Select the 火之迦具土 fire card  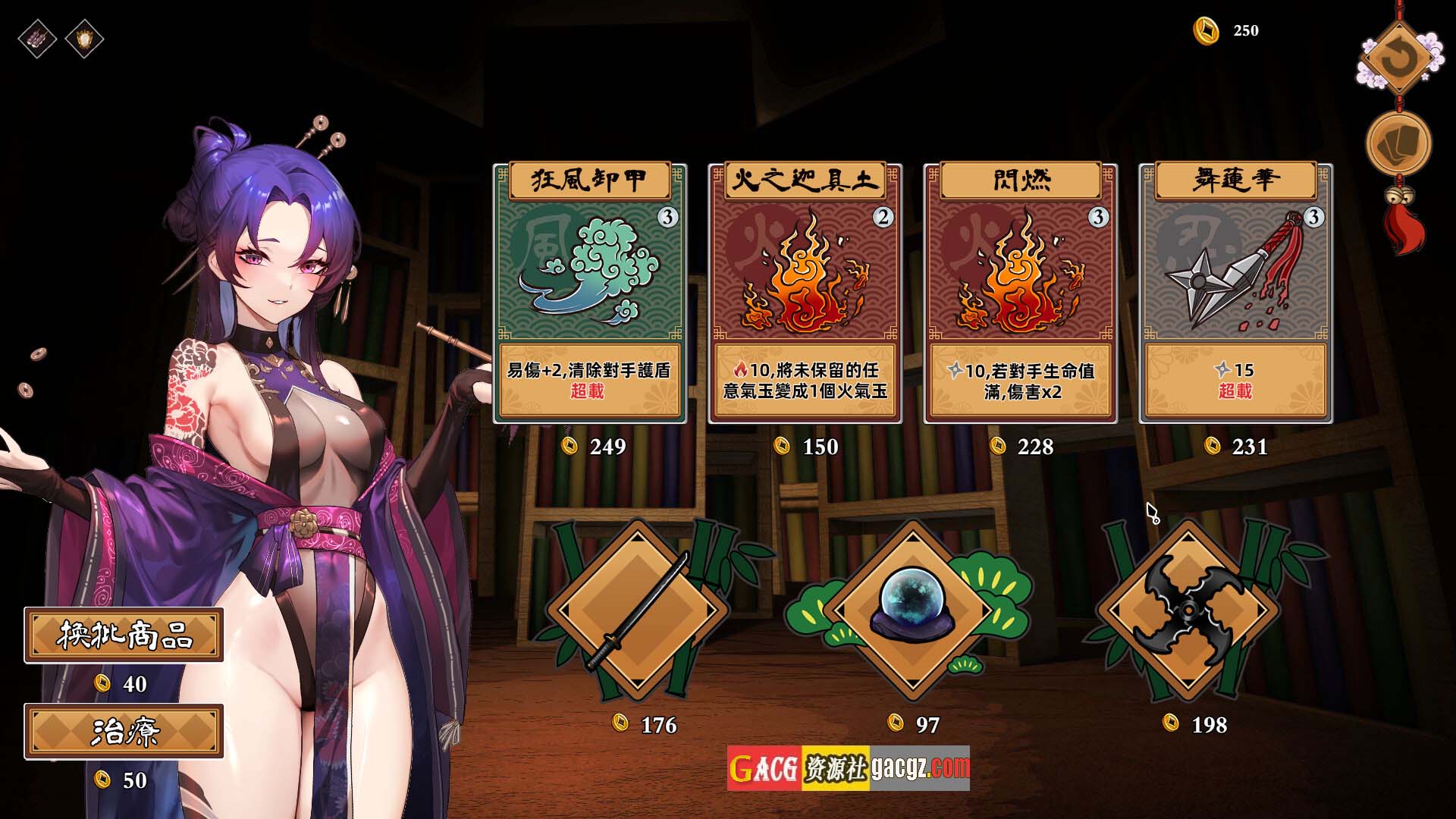pos(805,293)
